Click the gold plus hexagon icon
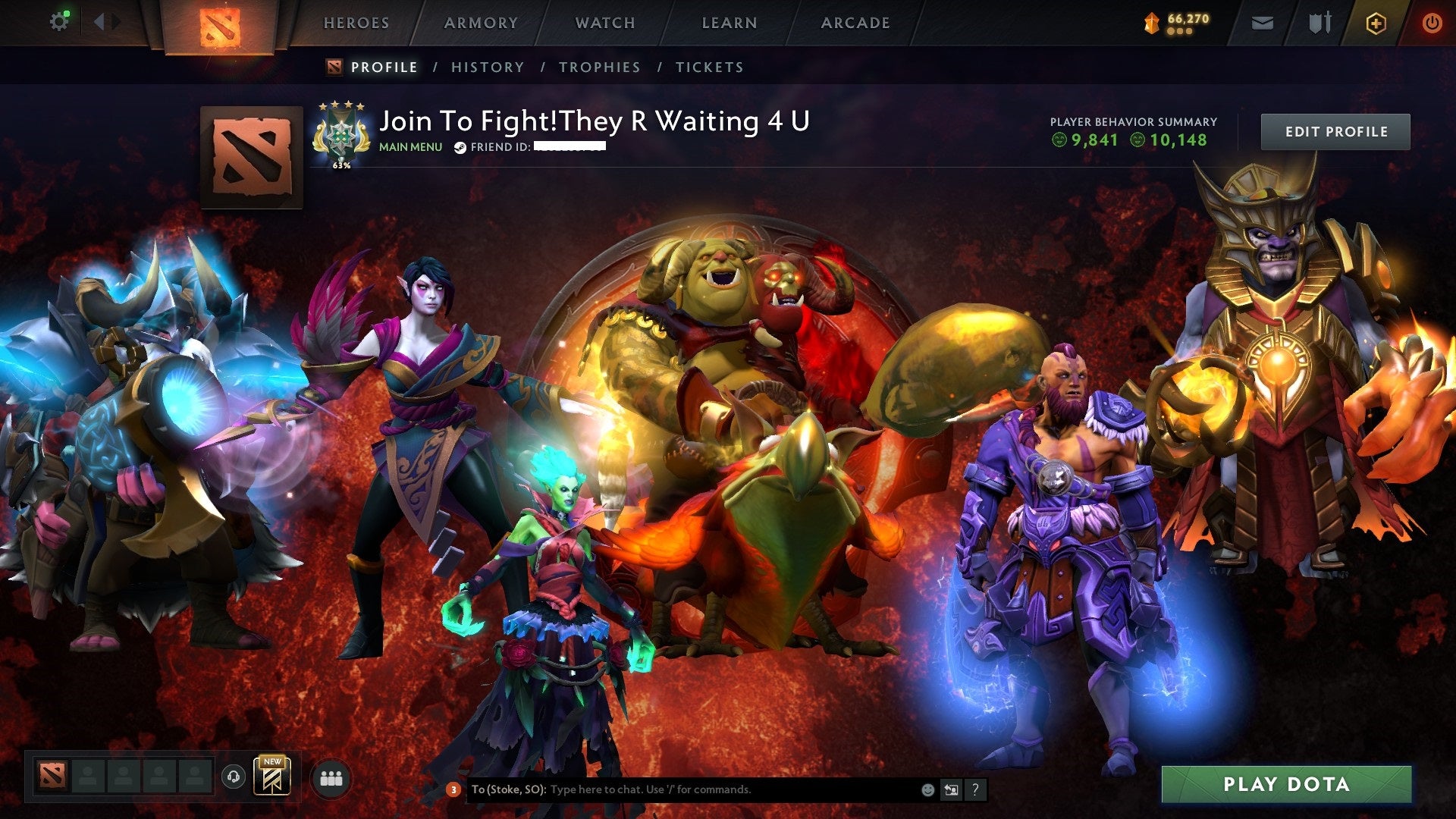Screen dimensions: 1456x819 tap(1377, 22)
